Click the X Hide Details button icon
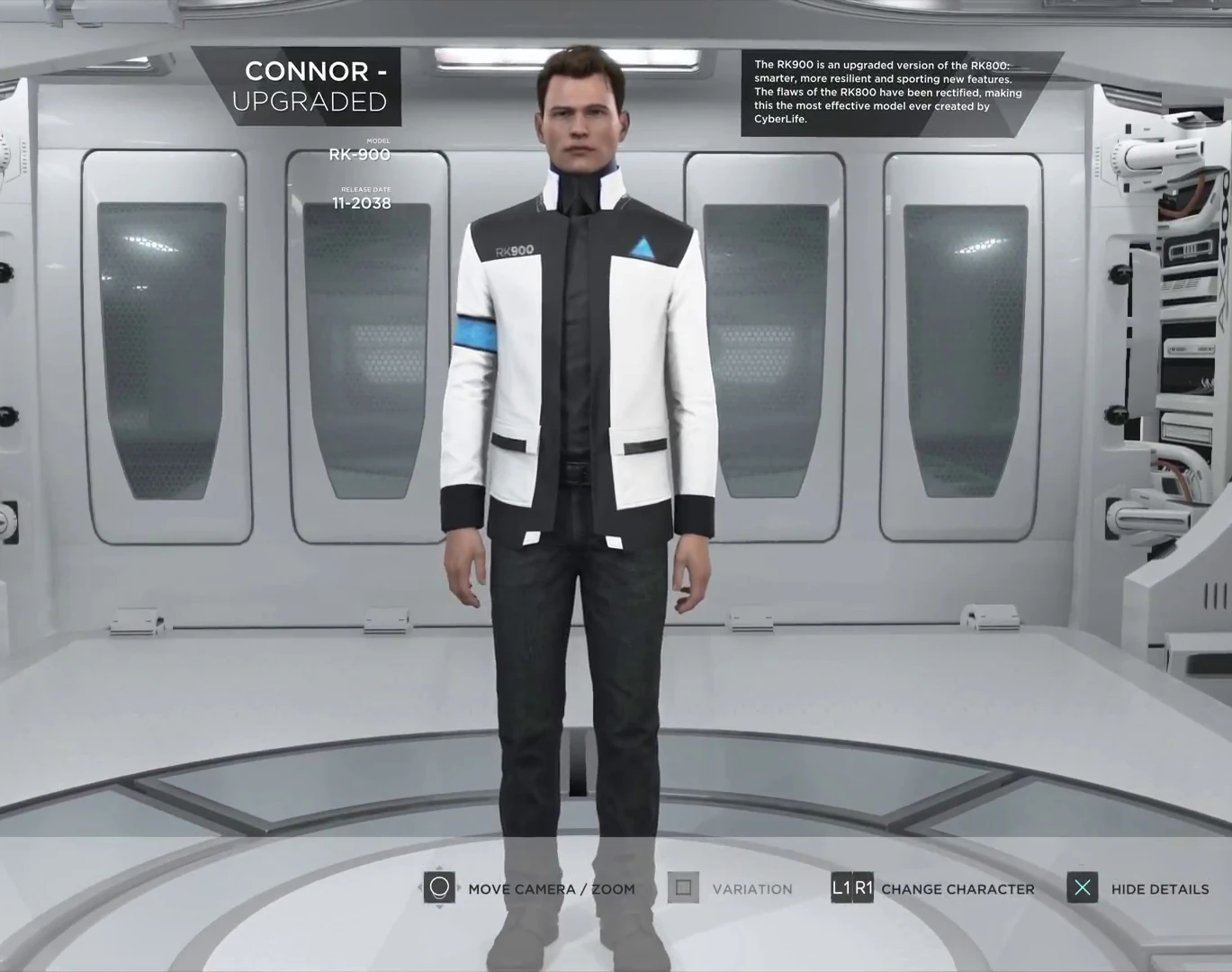The width and height of the screenshot is (1232, 972). (x=1083, y=888)
